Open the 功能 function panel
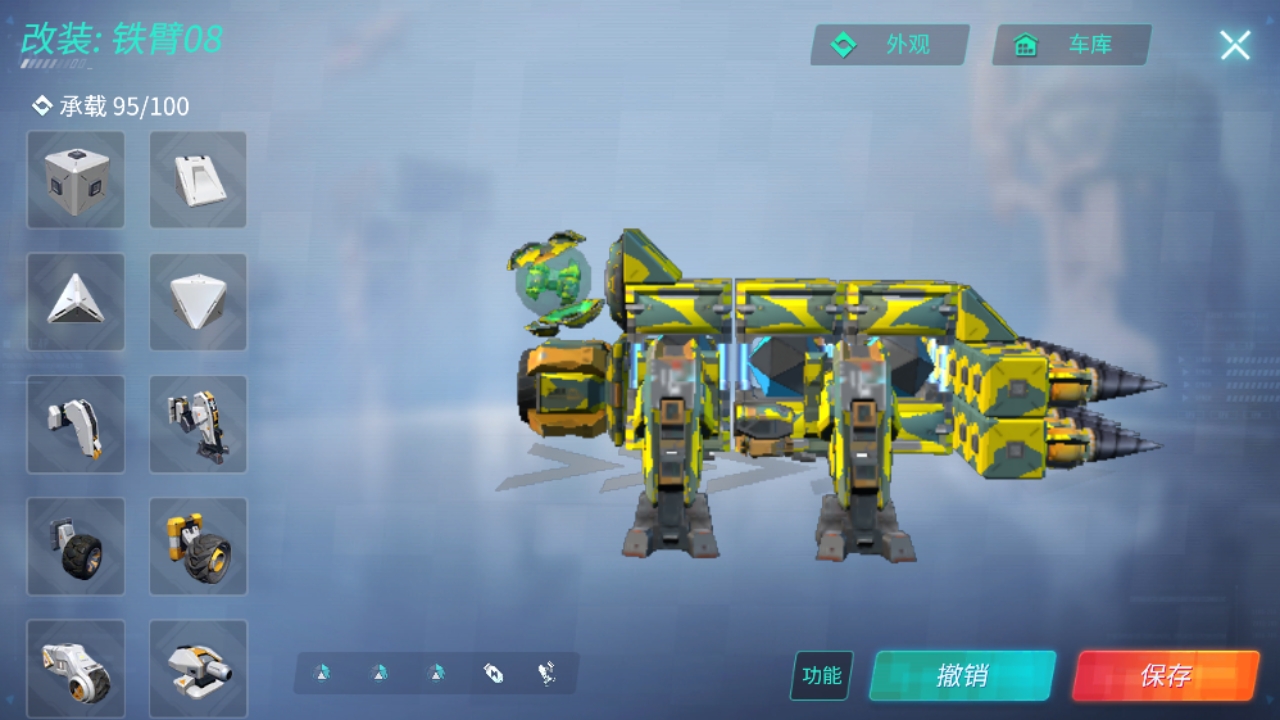The image size is (1280, 720). pos(822,675)
